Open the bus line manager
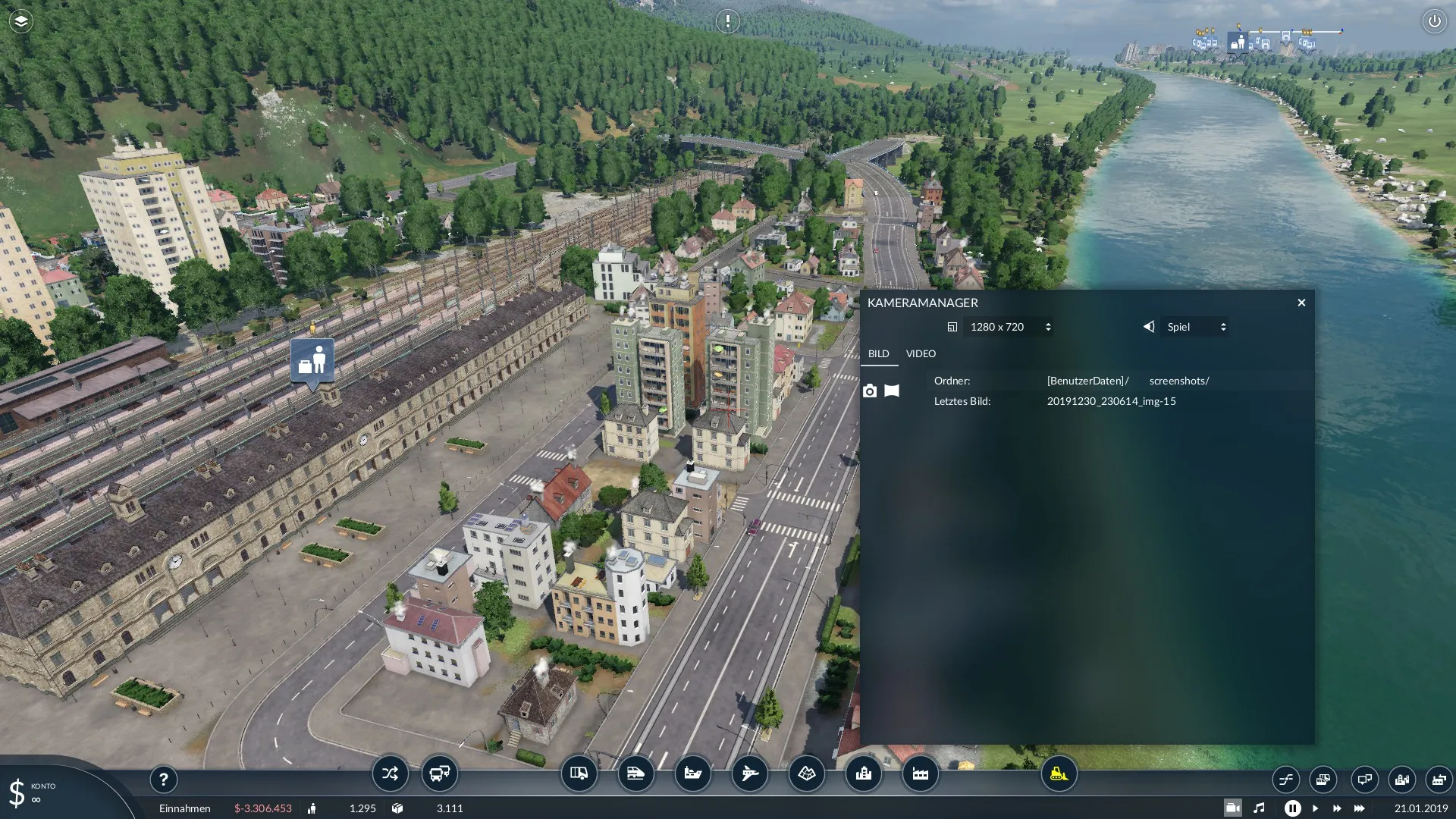Viewport: 1456px width, 819px height. 440,774
